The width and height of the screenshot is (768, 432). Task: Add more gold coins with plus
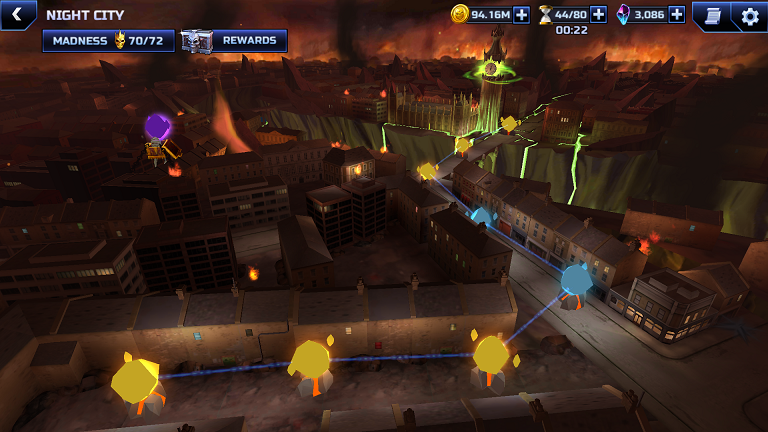[x=521, y=14]
